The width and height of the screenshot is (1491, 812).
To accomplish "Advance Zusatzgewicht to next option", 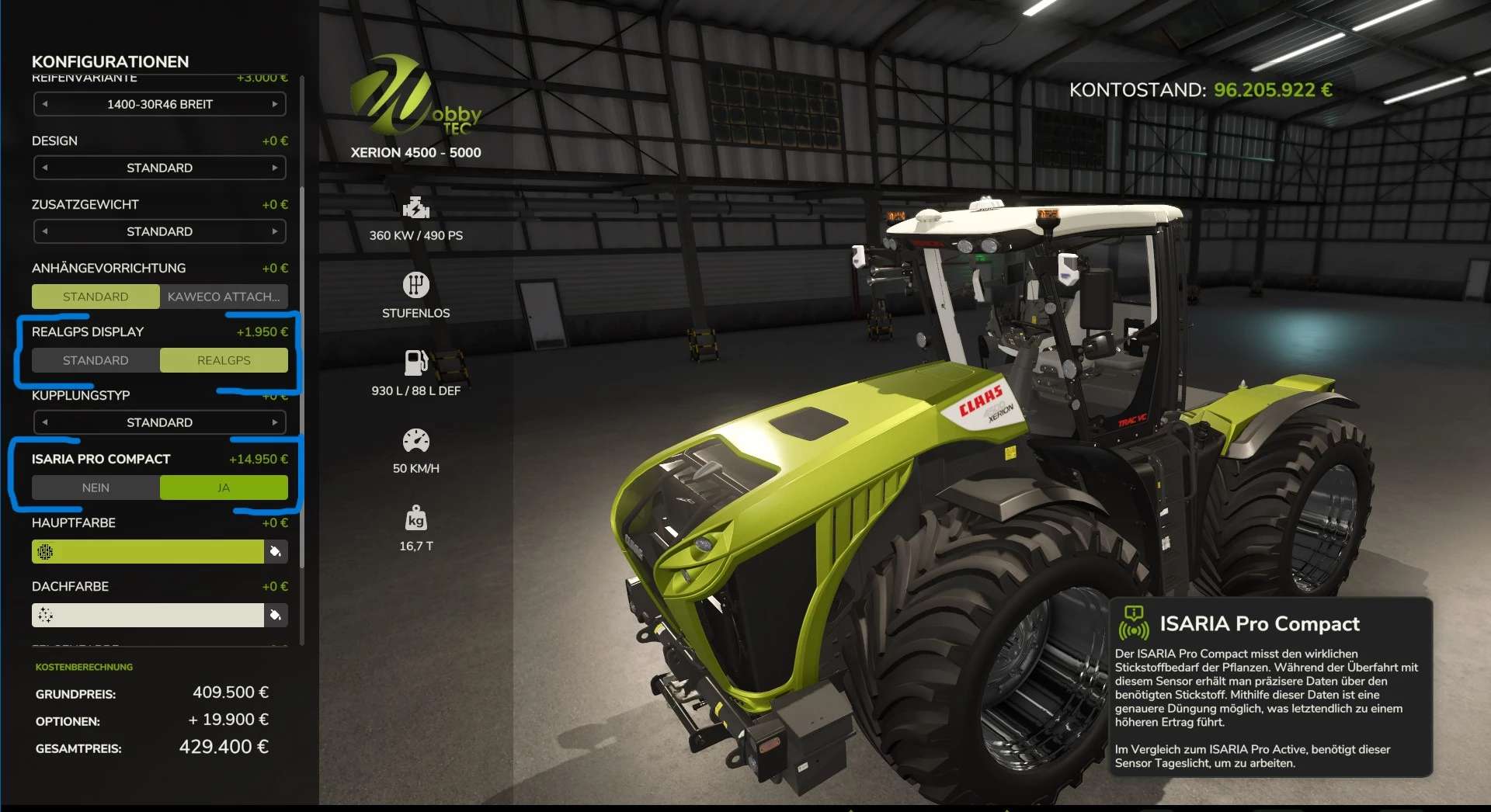I will tap(275, 231).
